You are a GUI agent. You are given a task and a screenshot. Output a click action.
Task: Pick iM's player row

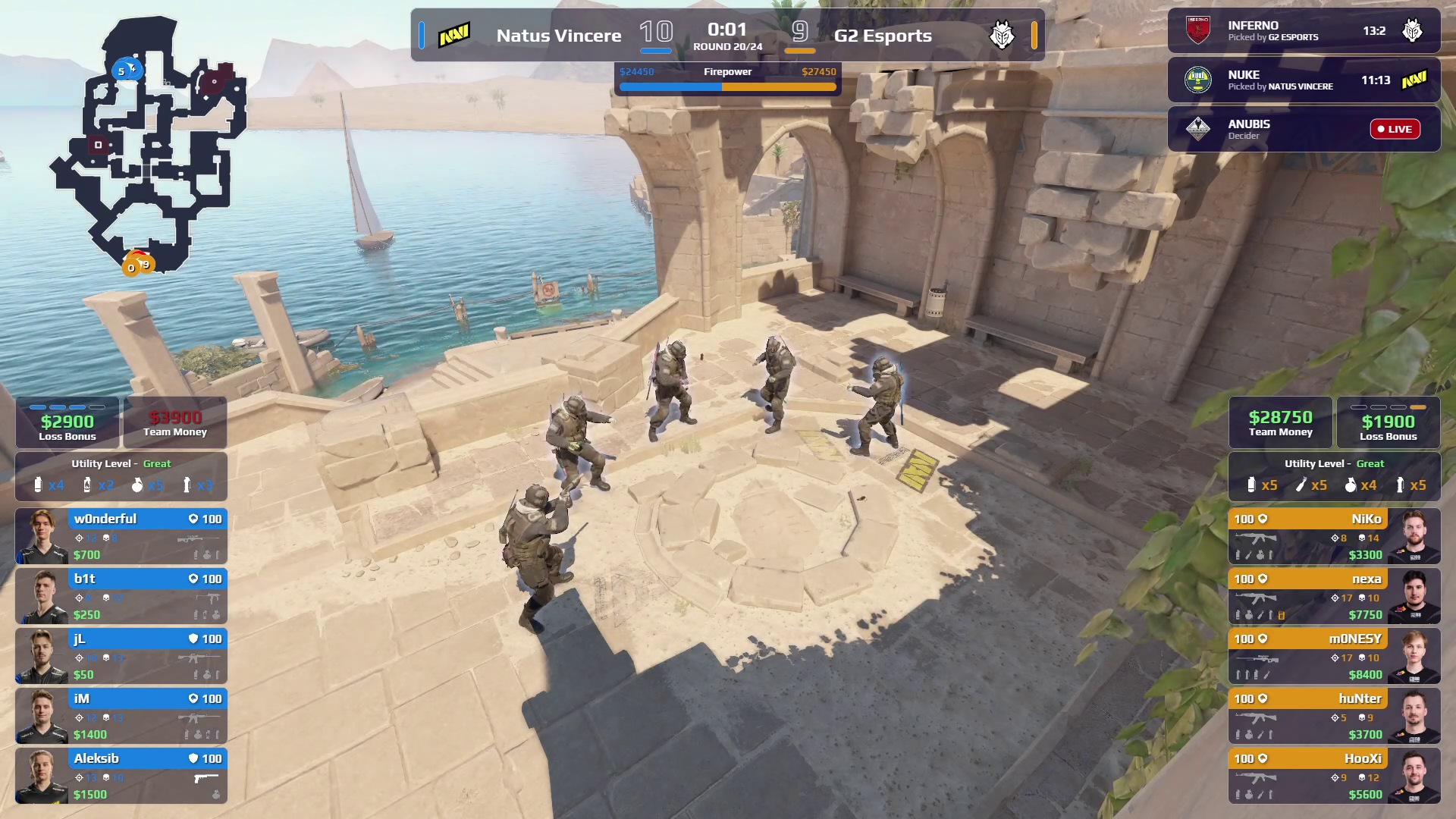point(121,716)
